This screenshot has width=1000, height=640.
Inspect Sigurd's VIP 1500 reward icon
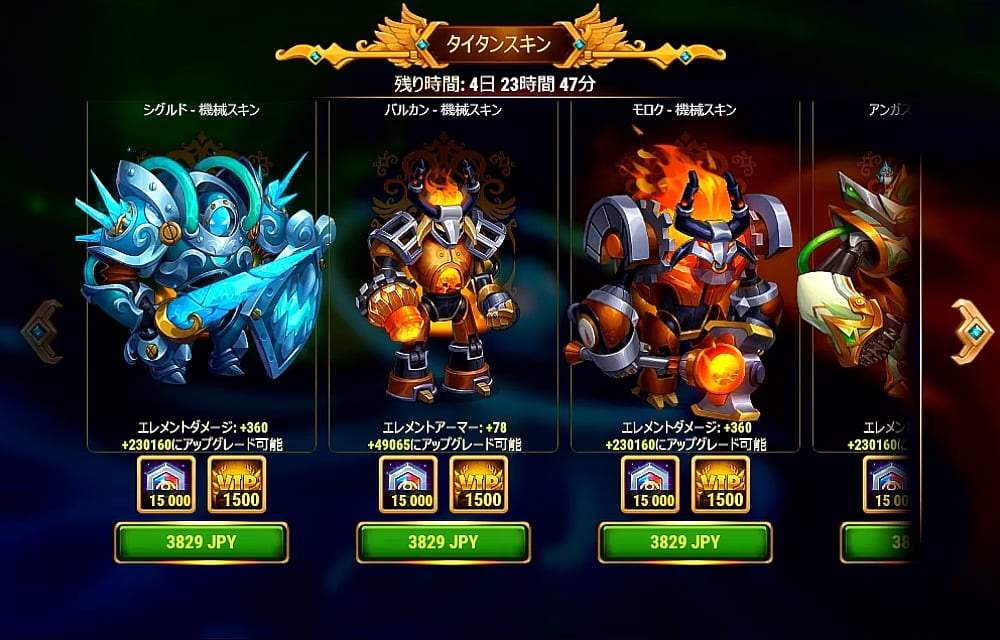[236, 485]
